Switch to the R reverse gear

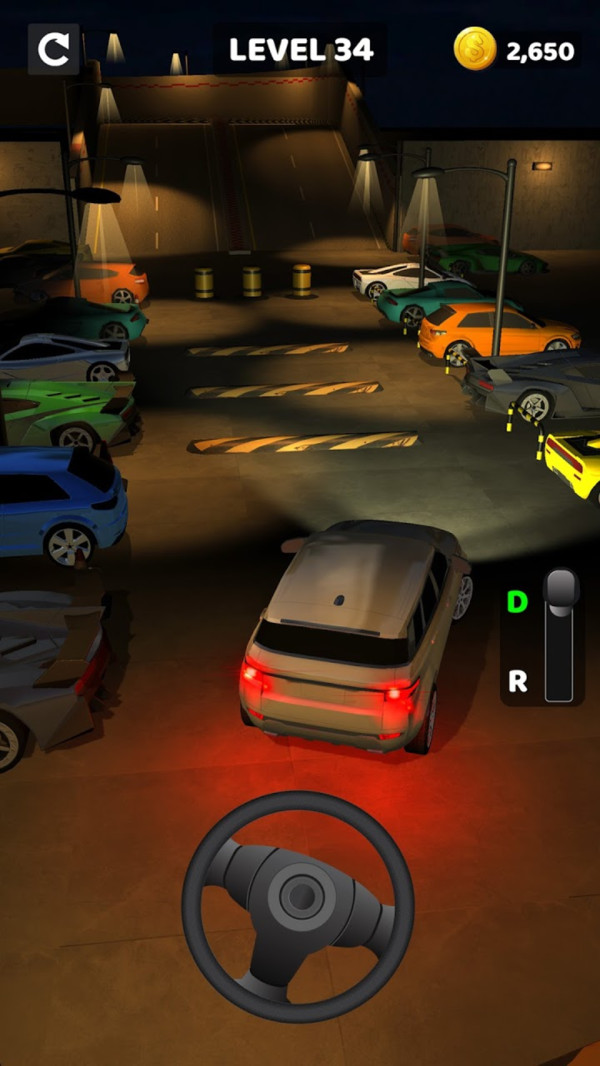click(518, 682)
